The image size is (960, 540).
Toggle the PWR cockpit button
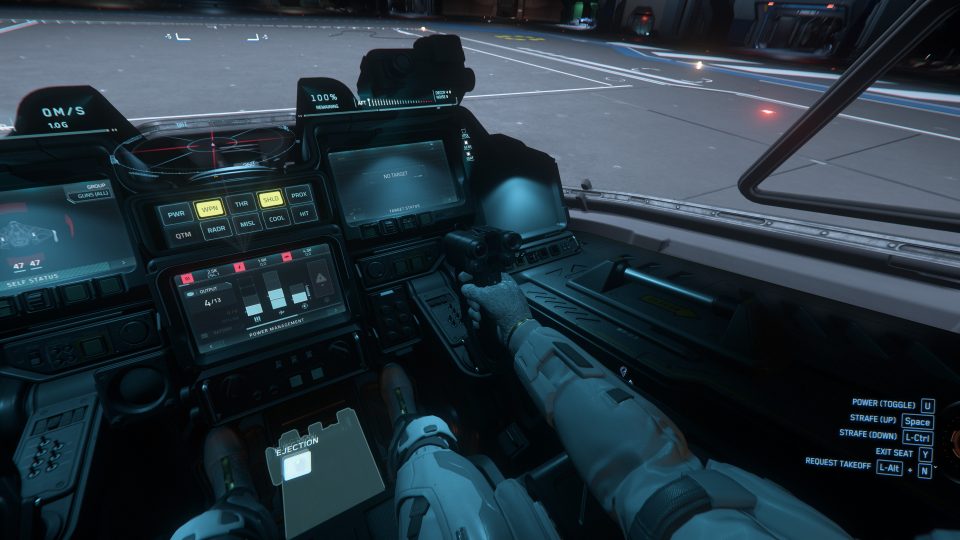point(177,213)
